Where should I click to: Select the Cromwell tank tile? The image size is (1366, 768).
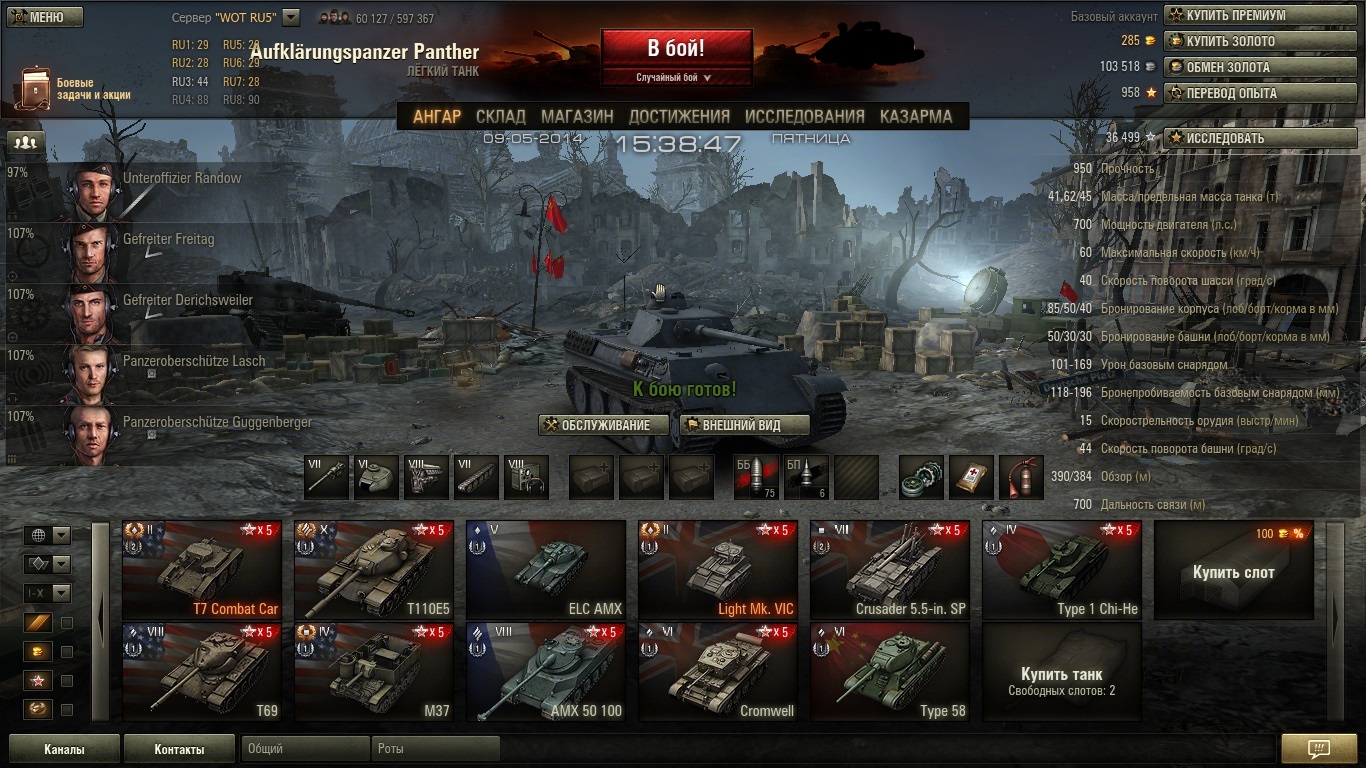point(718,672)
